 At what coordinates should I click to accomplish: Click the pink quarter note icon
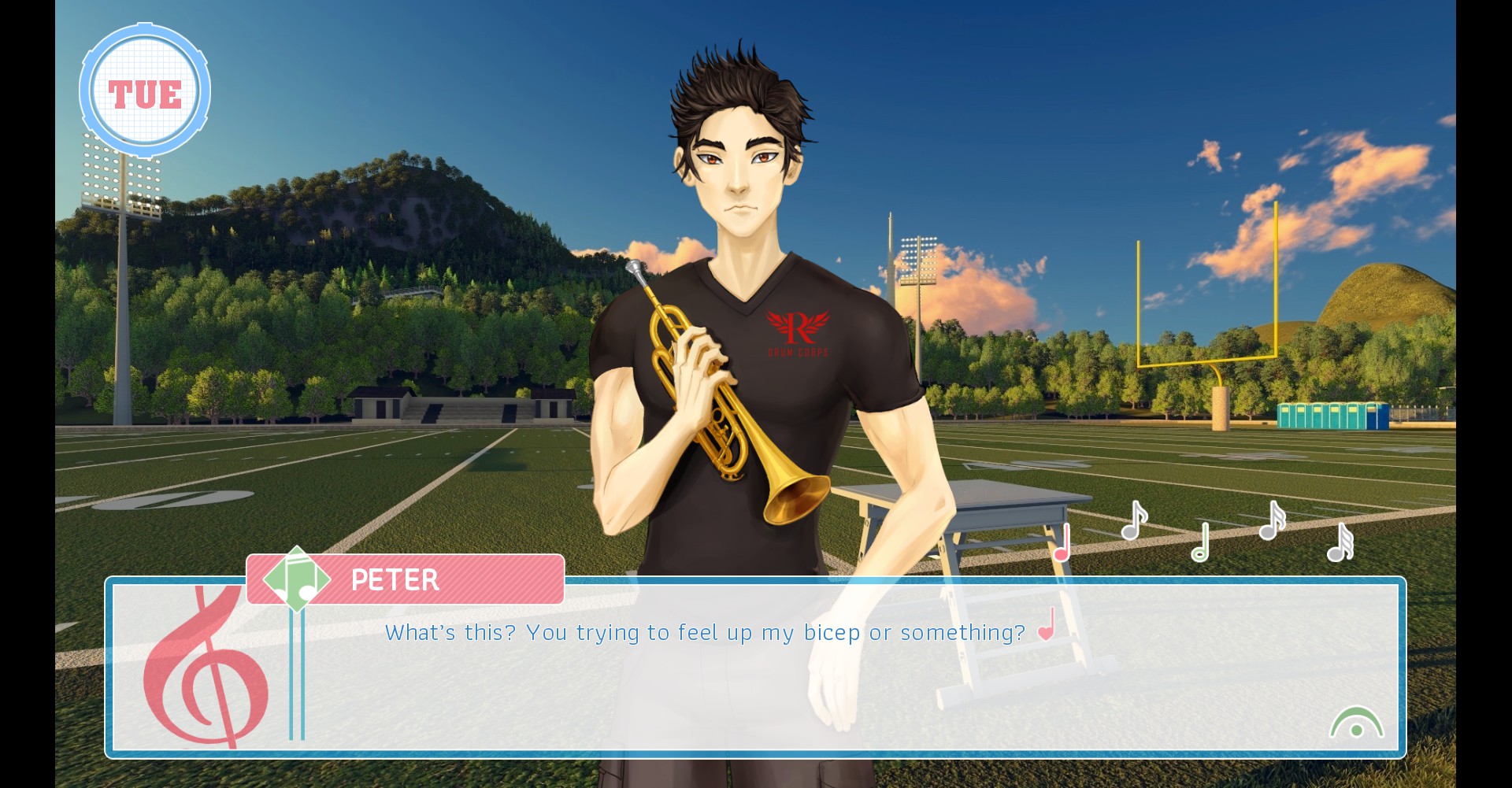(1062, 543)
